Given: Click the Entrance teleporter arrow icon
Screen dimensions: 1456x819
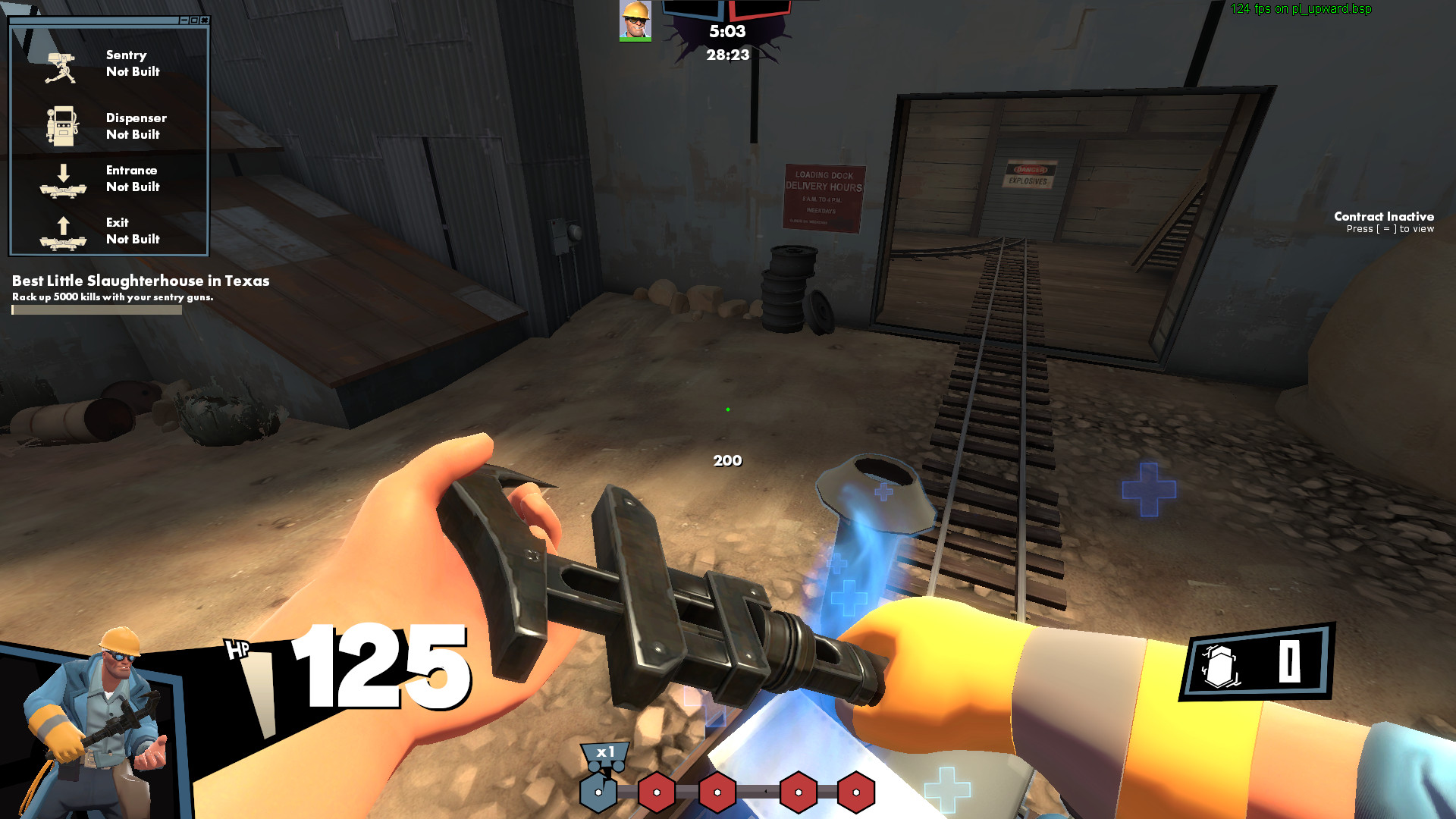Looking at the screenshot, I should point(64,182).
